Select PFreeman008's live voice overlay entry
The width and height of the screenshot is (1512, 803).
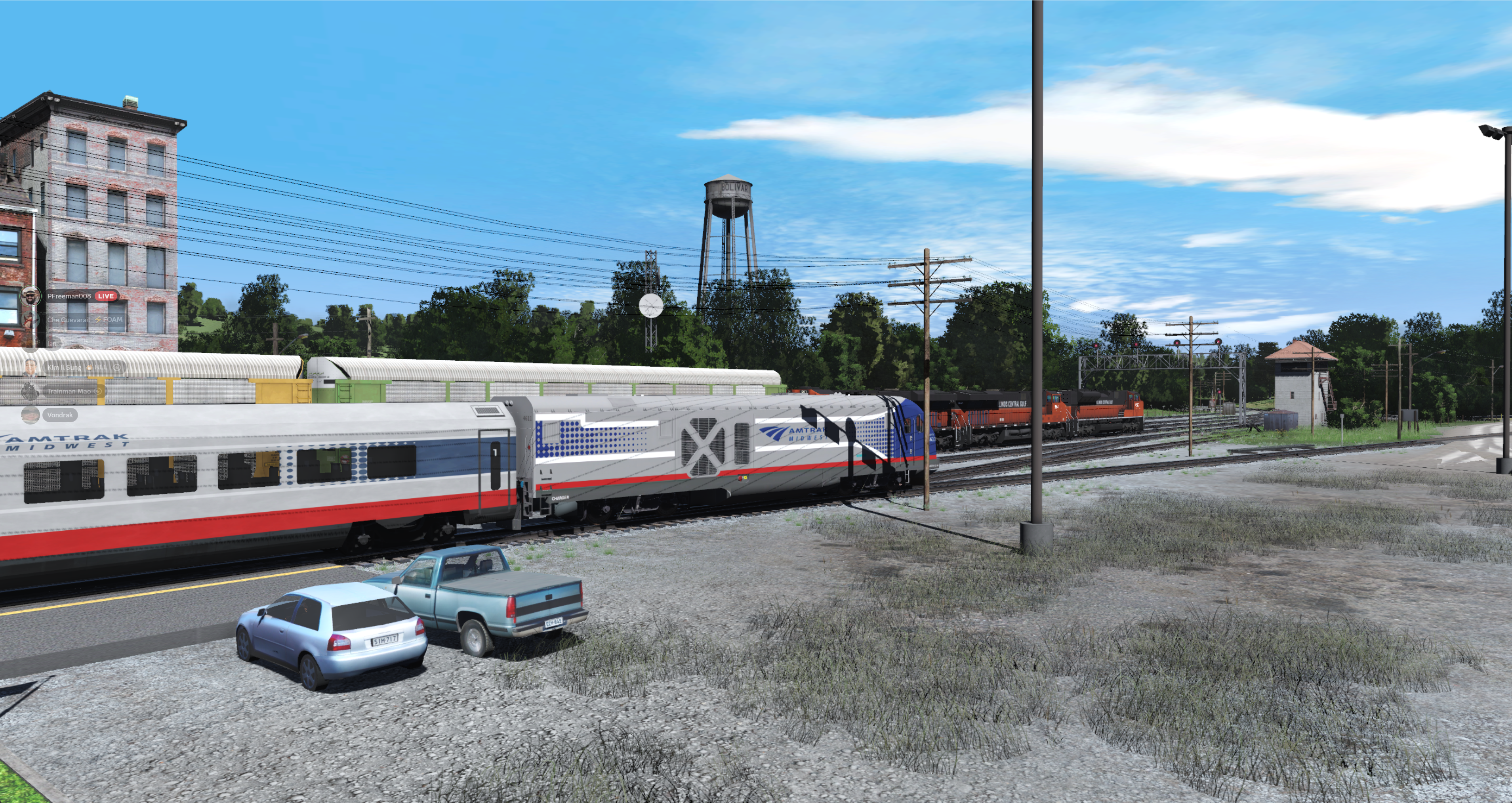(69, 296)
